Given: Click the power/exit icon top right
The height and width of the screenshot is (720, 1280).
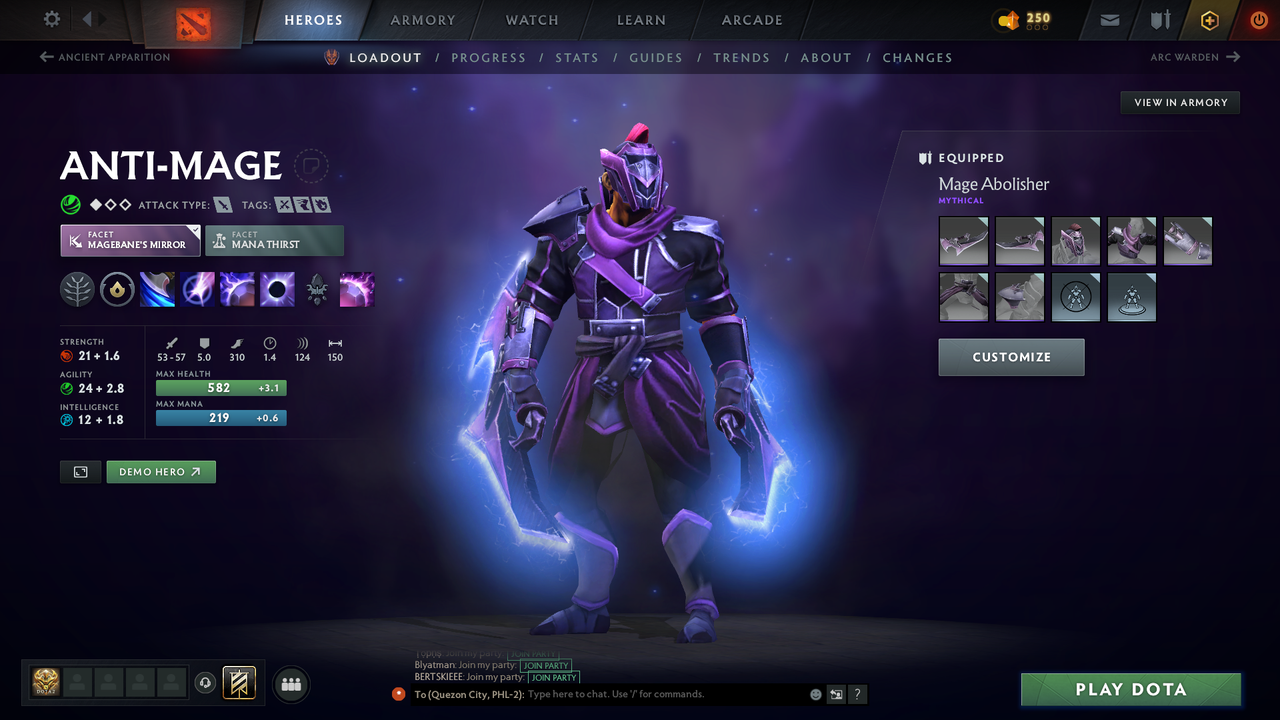Looking at the screenshot, I should pyautogui.click(x=1258, y=20).
